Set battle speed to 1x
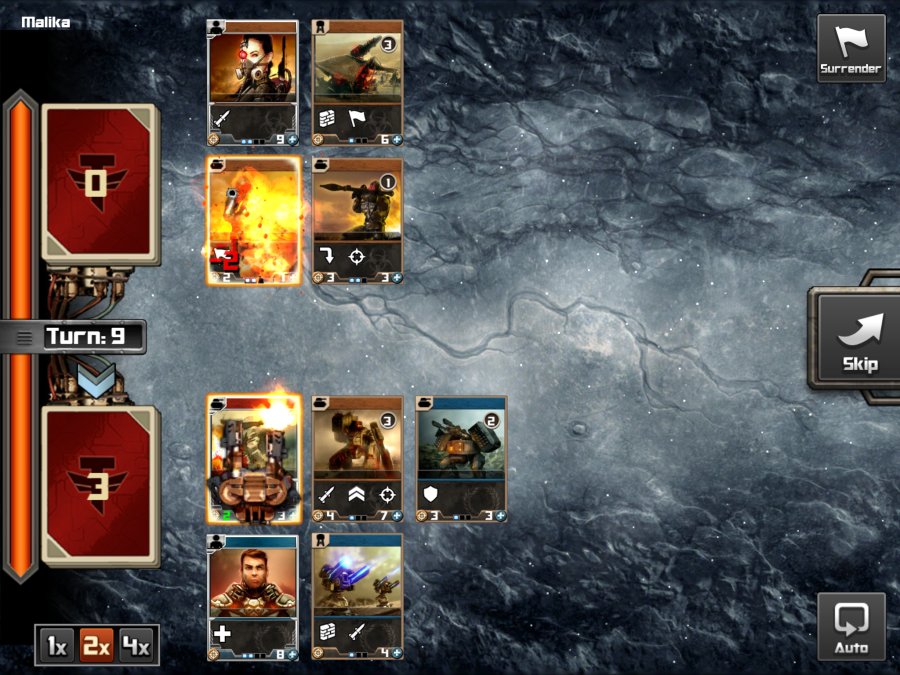Image resolution: width=900 pixels, height=675 pixels. pyautogui.click(x=57, y=647)
